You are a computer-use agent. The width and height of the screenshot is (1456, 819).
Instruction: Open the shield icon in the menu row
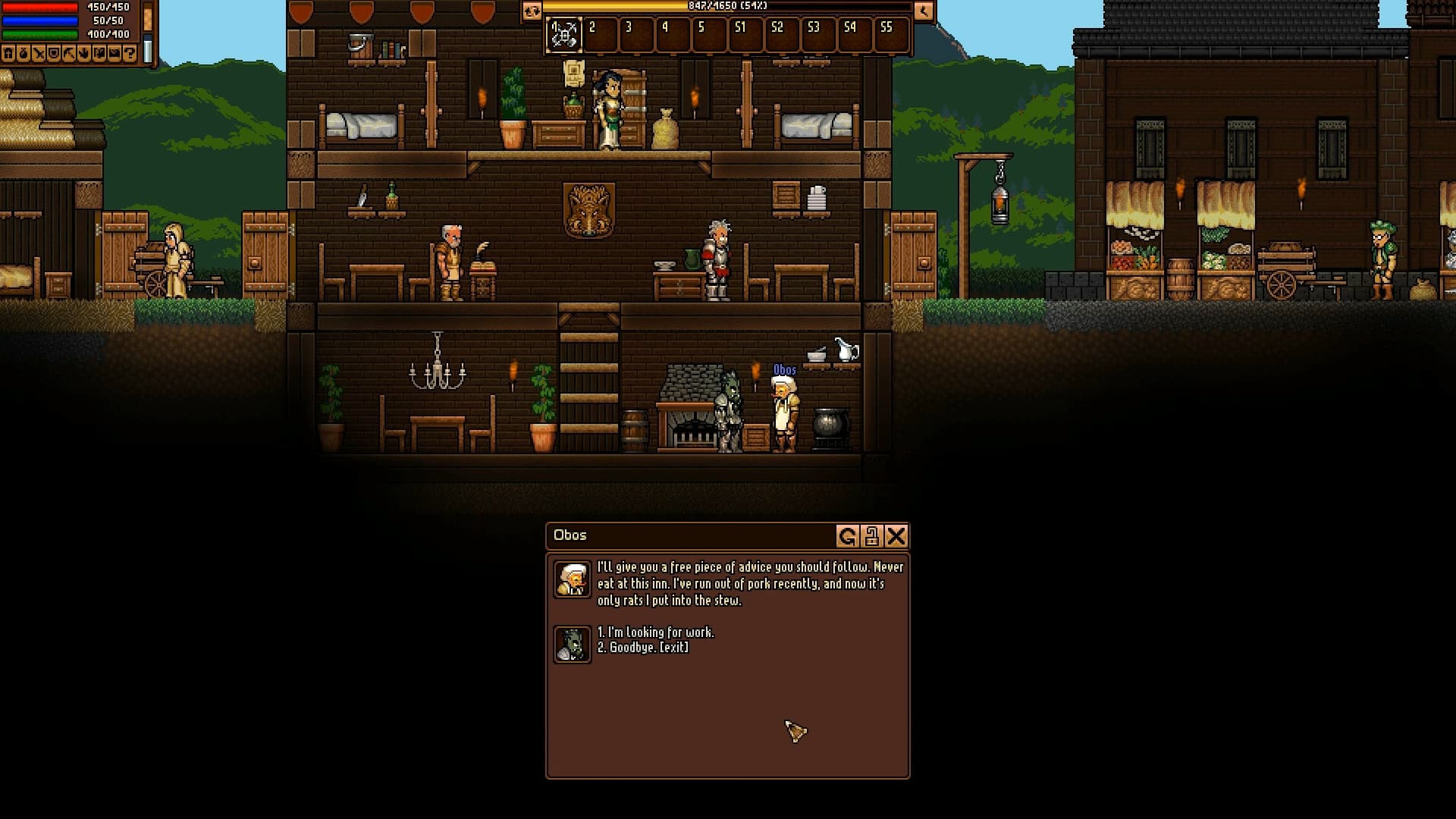point(54,54)
